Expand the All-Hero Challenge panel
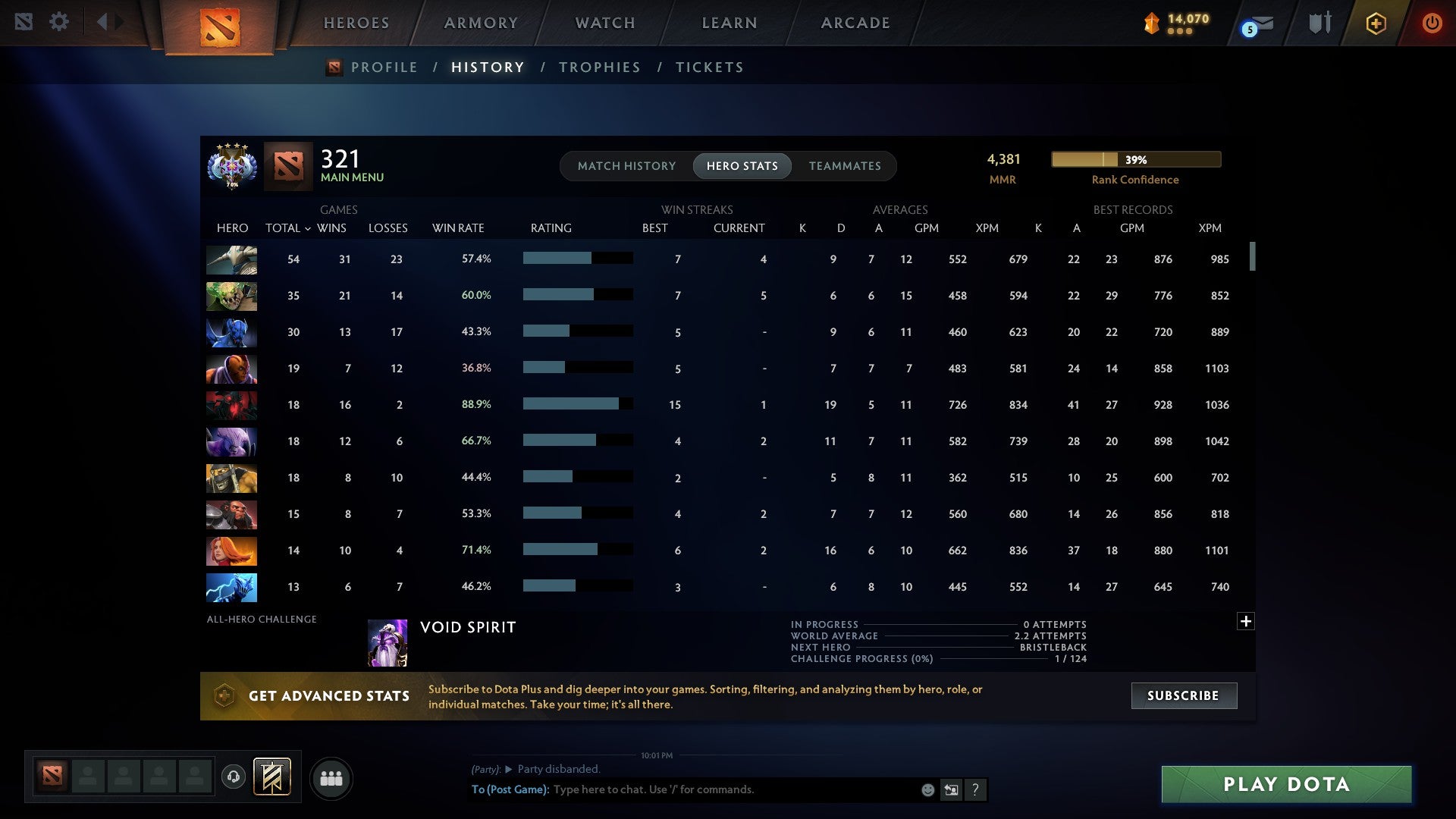The height and width of the screenshot is (819, 1456). click(x=1246, y=620)
